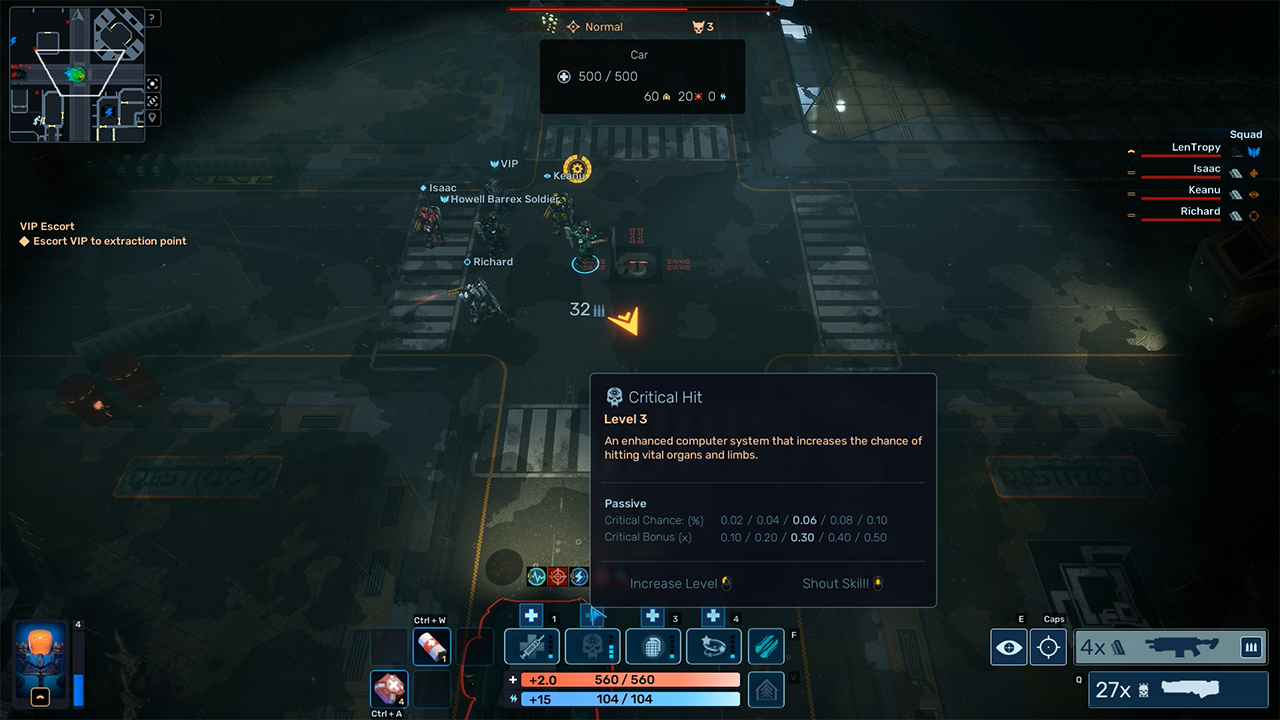Viewport: 1280px width, 720px height.
Task: Click the minimap location pin button
Action: pos(152,118)
